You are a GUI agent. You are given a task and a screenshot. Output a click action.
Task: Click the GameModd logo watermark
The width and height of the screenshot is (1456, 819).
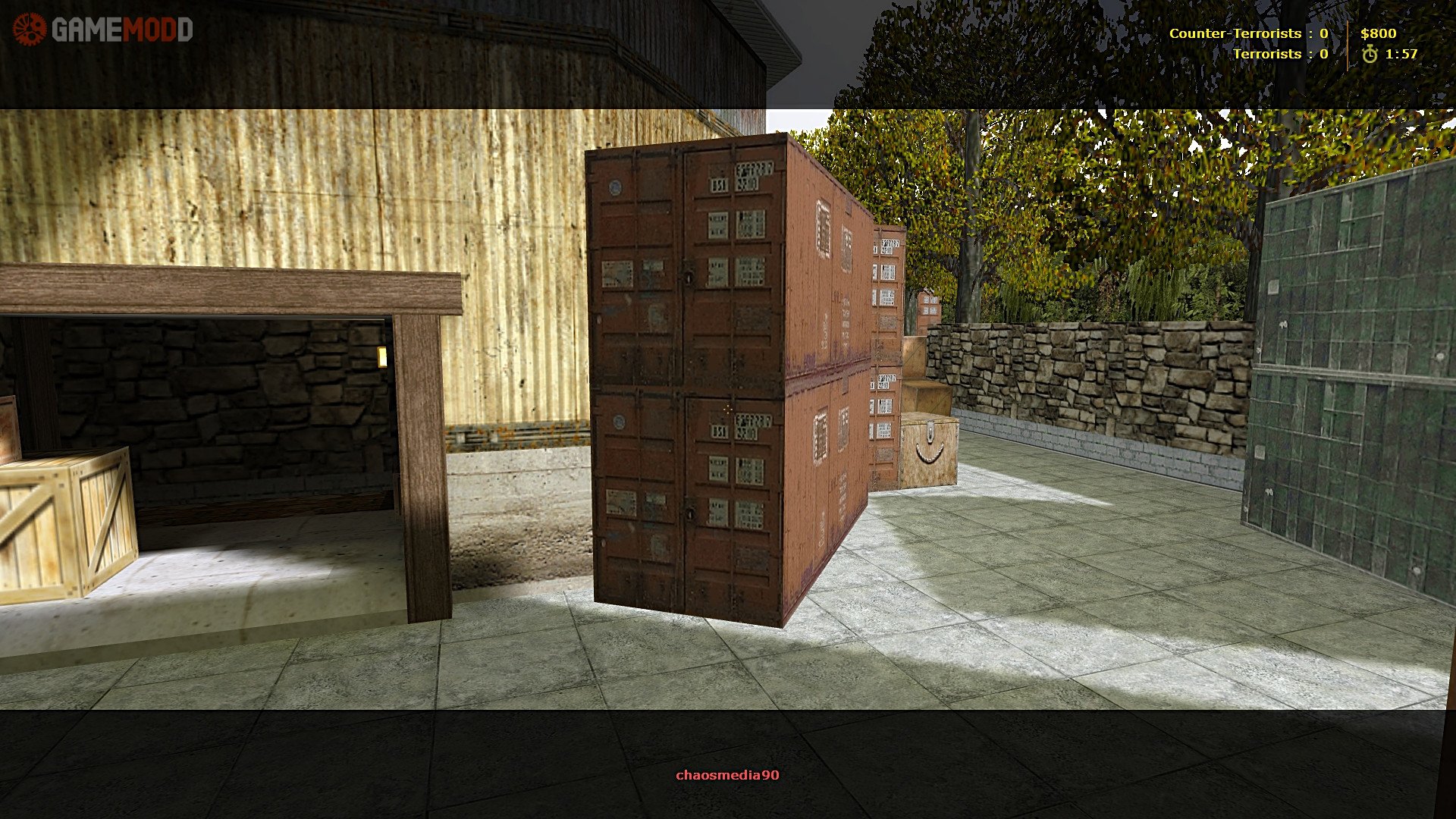[103, 30]
